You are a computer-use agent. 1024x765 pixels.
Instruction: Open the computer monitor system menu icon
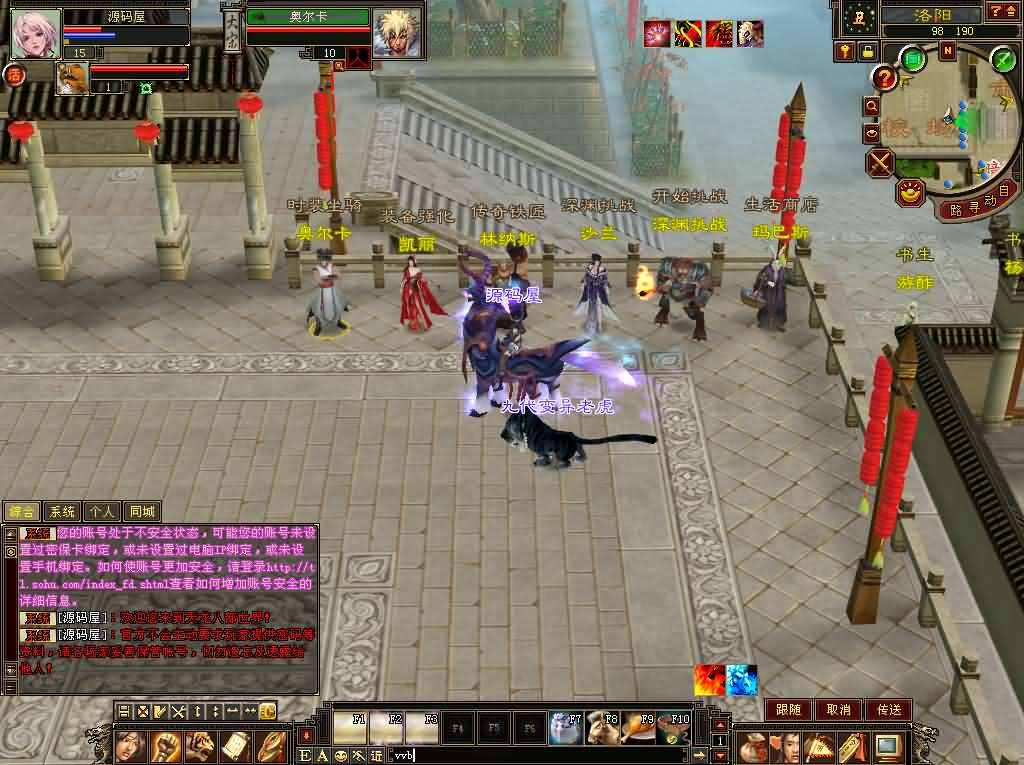pos(887,745)
